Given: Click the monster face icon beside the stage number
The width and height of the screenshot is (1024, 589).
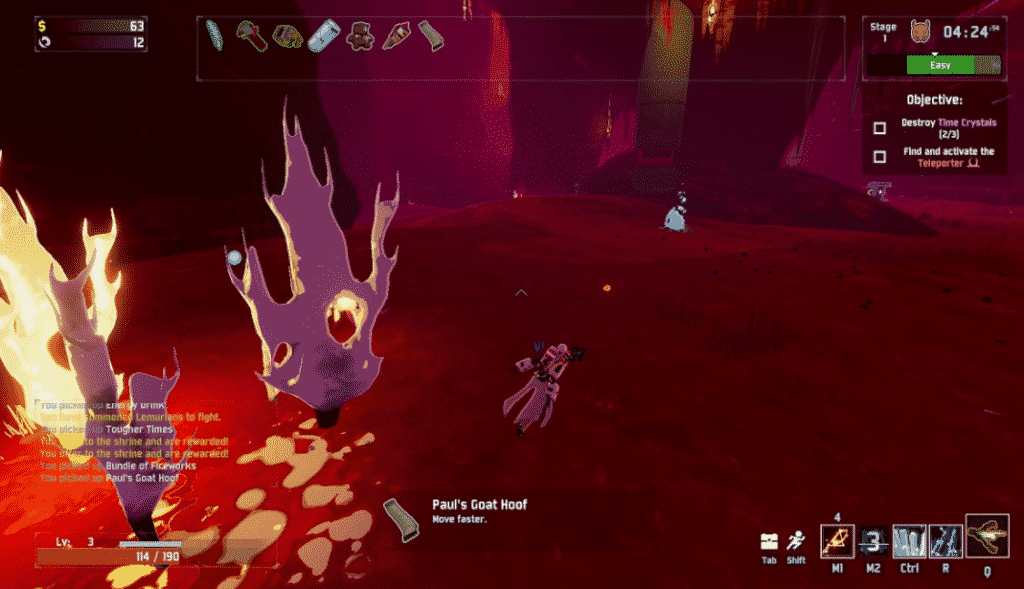Looking at the screenshot, I should pyautogui.click(x=920, y=32).
